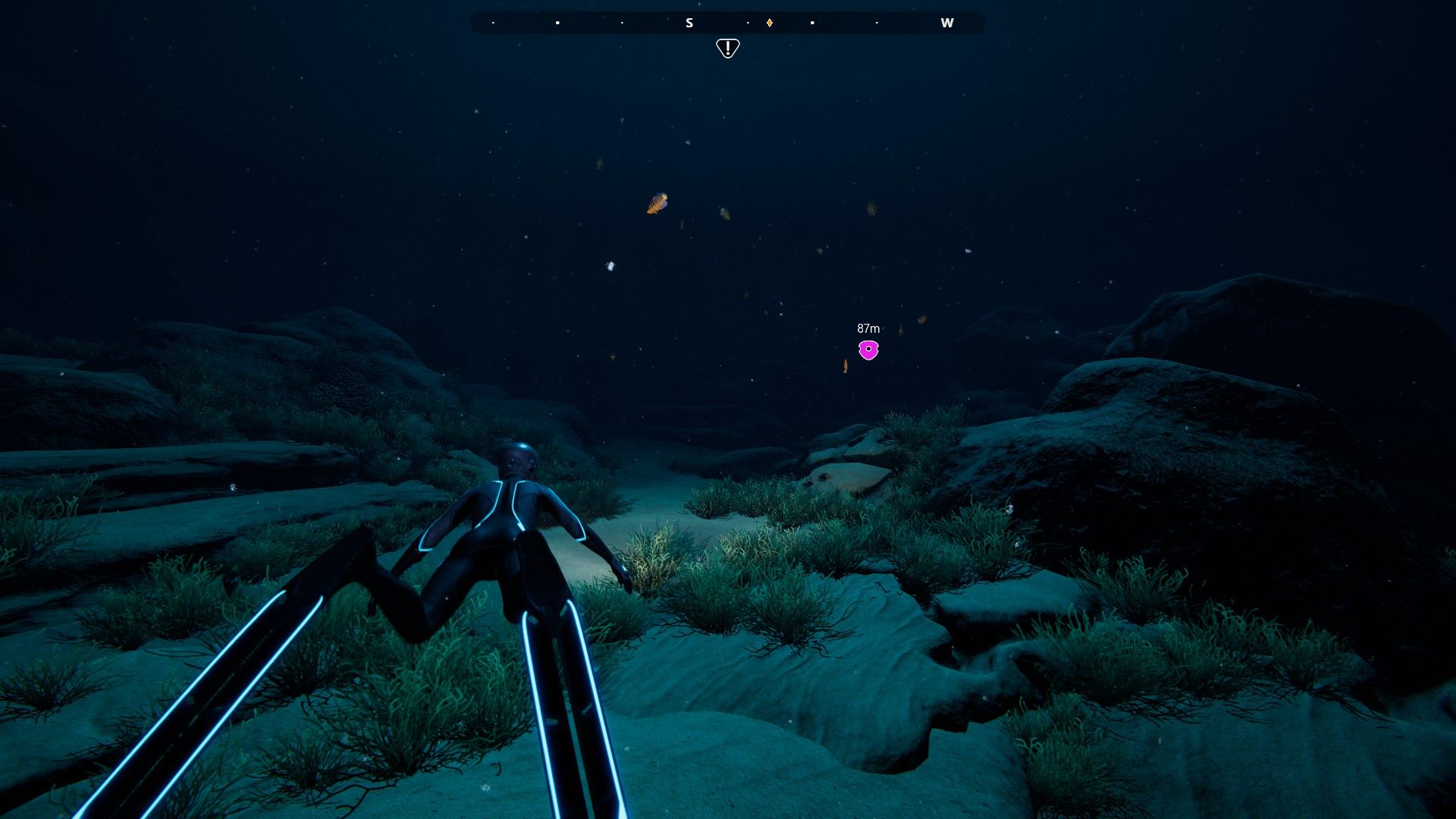This screenshot has height=819, width=1456.
Task: Click the orange diamond marker on the compass
Action: (769, 23)
